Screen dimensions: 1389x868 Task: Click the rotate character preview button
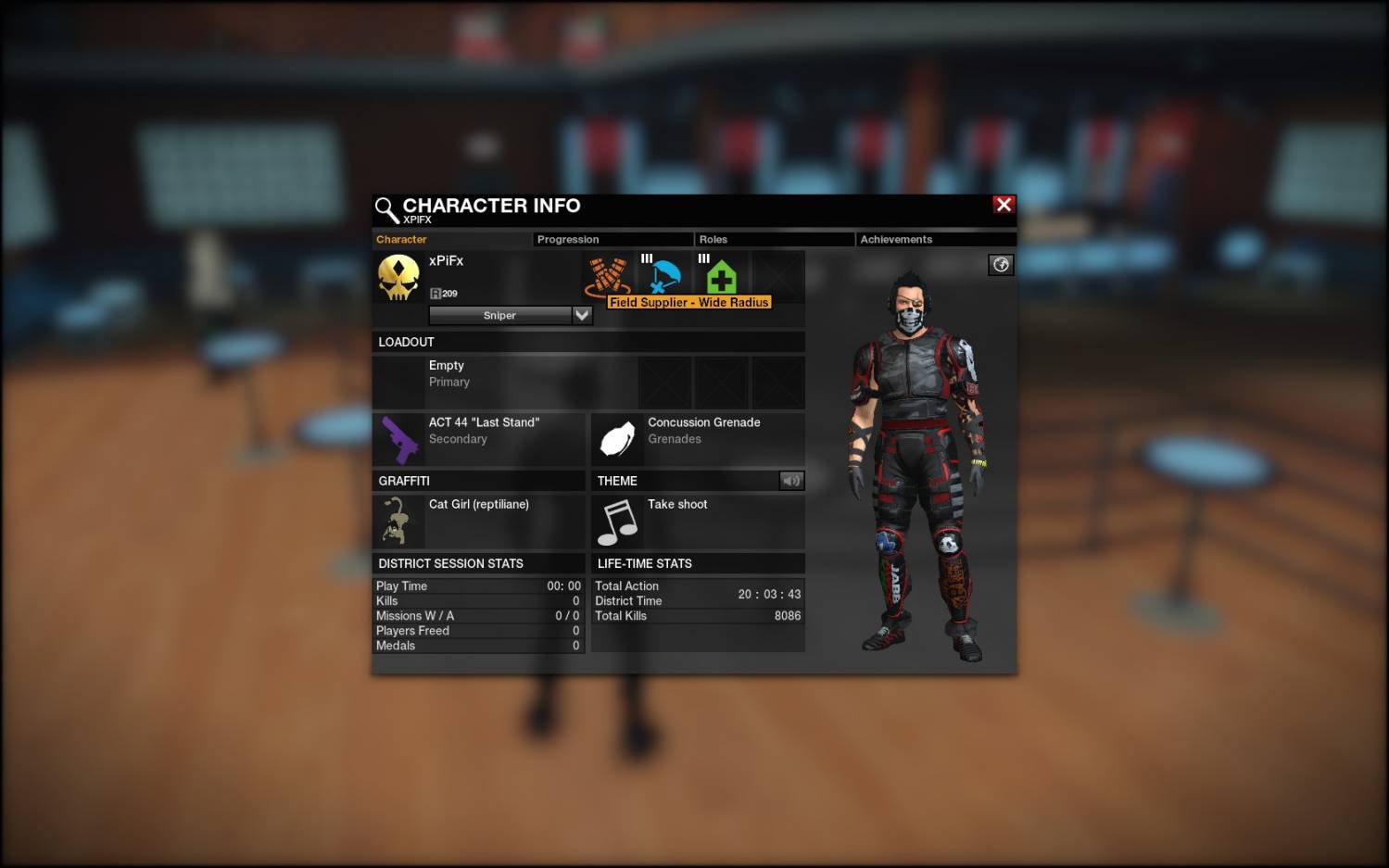click(1001, 265)
